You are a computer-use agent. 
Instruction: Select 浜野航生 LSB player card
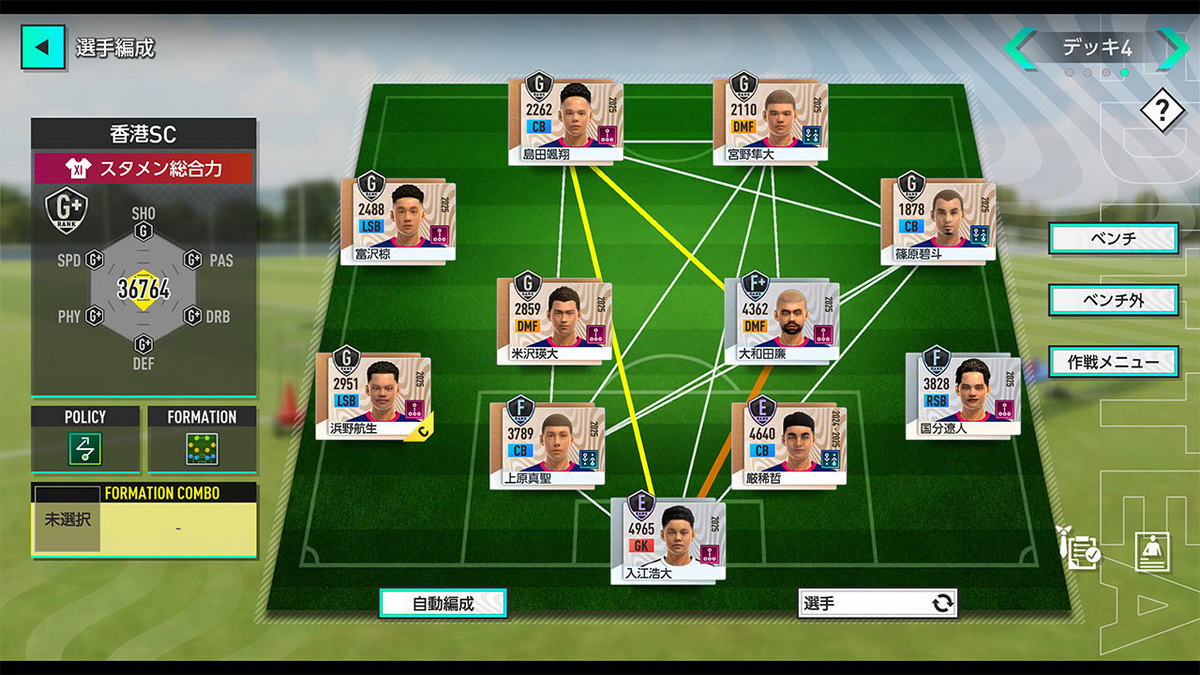(x=373, y=397)
